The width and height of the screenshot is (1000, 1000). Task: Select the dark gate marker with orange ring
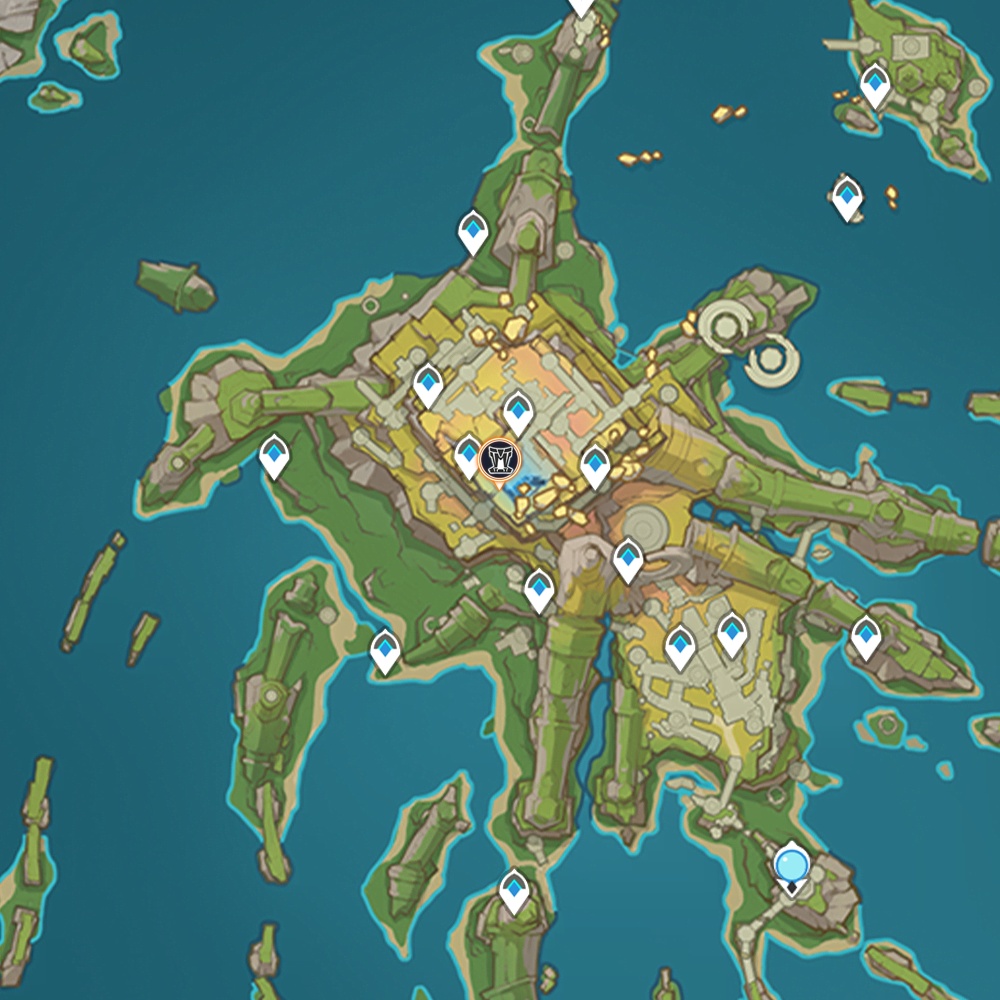pos(499,459)
